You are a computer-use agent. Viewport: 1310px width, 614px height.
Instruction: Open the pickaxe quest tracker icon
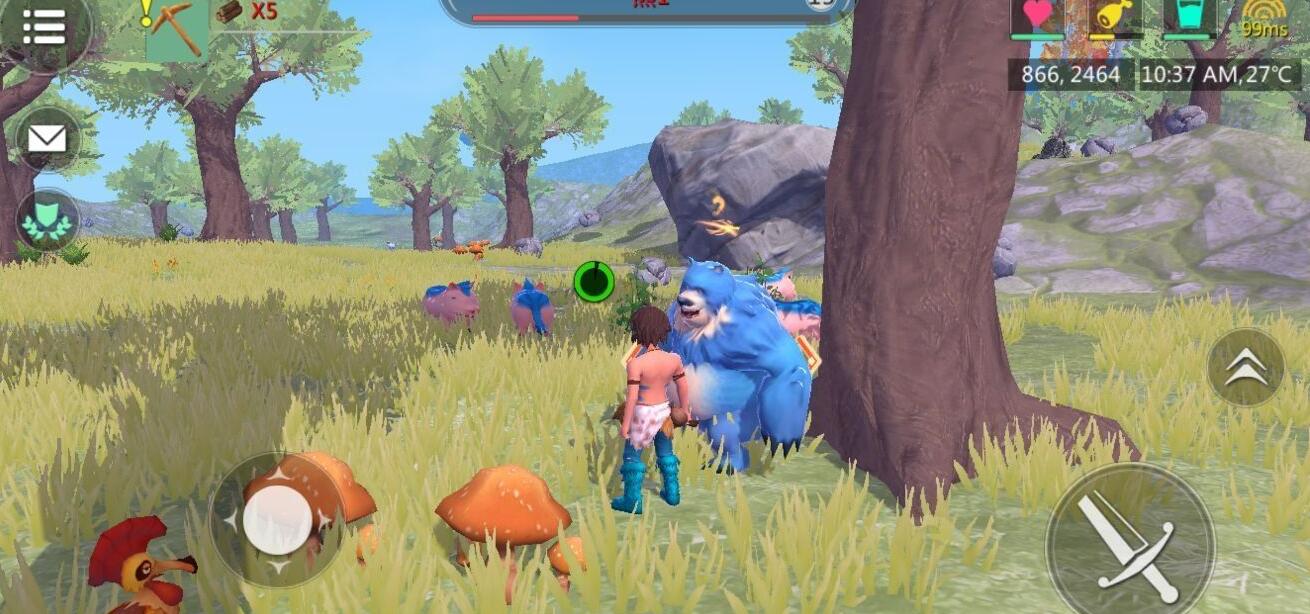click(x=177, y=30)
